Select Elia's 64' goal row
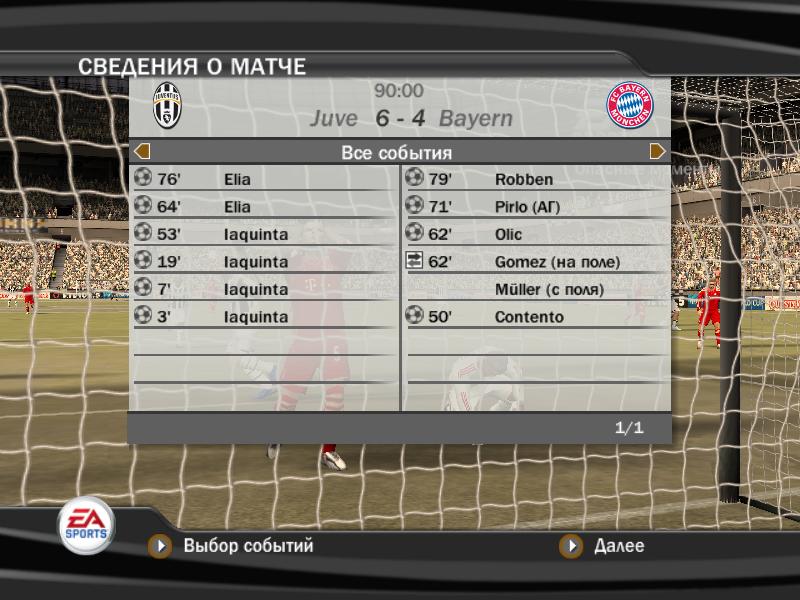Viewport: 800px width, 600px height. pos(264,207)
